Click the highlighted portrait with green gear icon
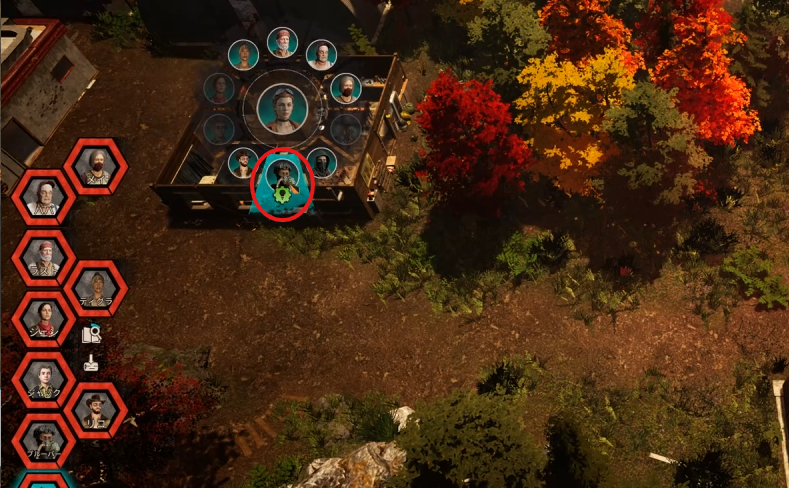 click(283, 182)
